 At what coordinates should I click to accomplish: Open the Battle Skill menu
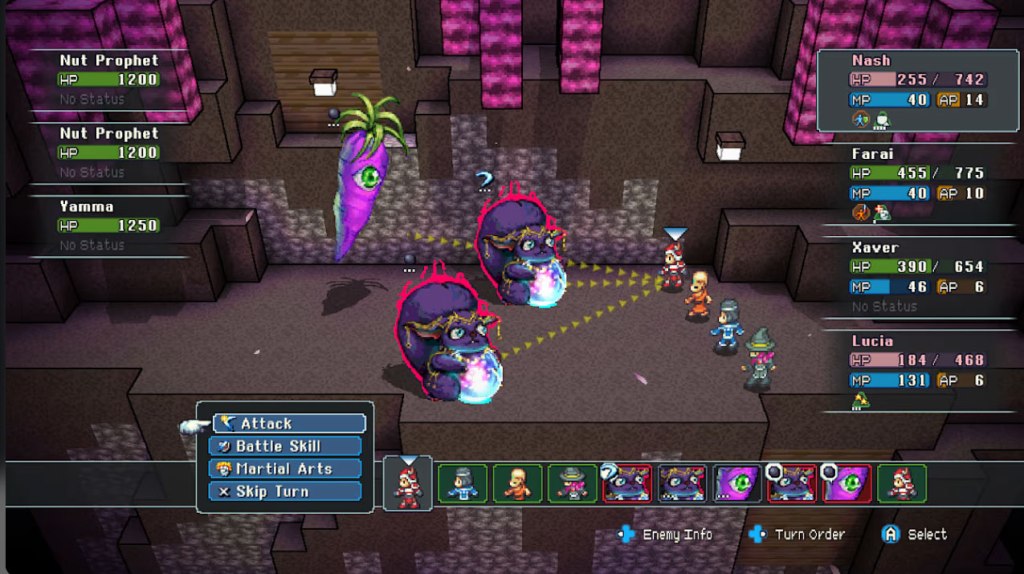coord(286,446)
